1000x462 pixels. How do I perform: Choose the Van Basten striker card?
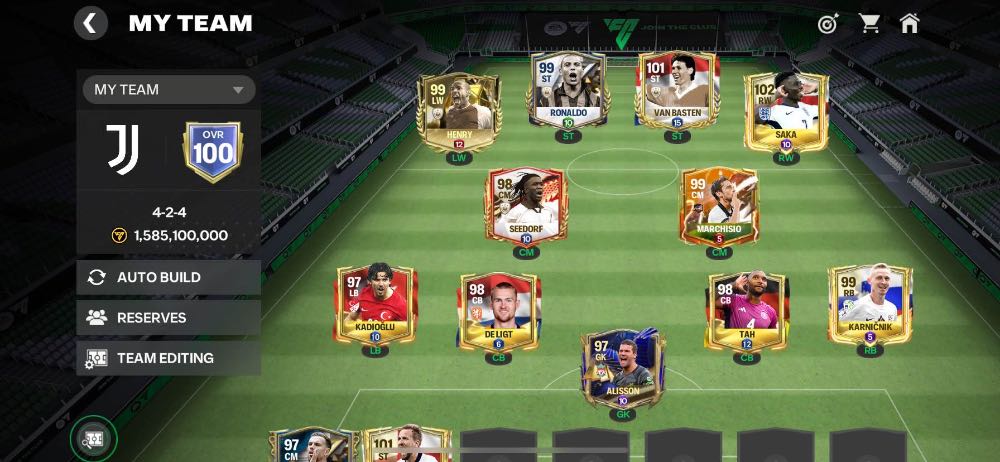tap(677, 90)
